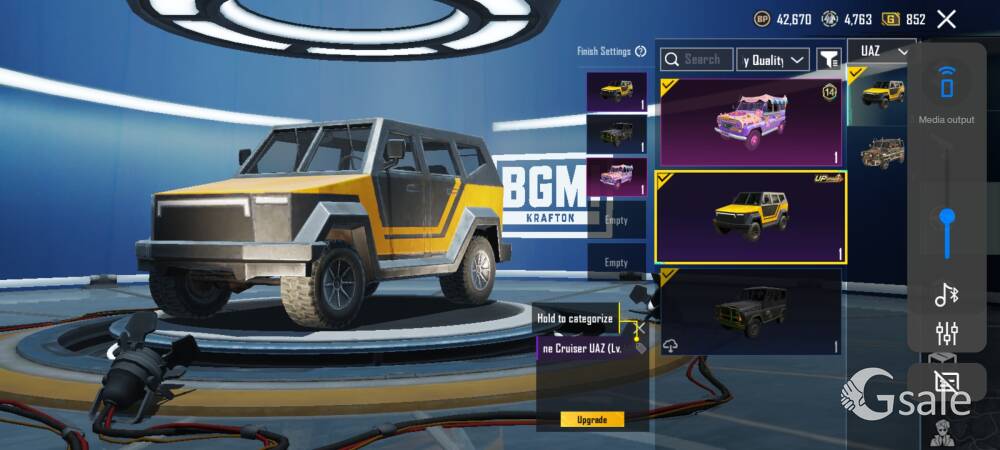Open the Quality sort dropdown
Image resolution: width=1000 pixels, height=450 pixels.
click(773, 60)
